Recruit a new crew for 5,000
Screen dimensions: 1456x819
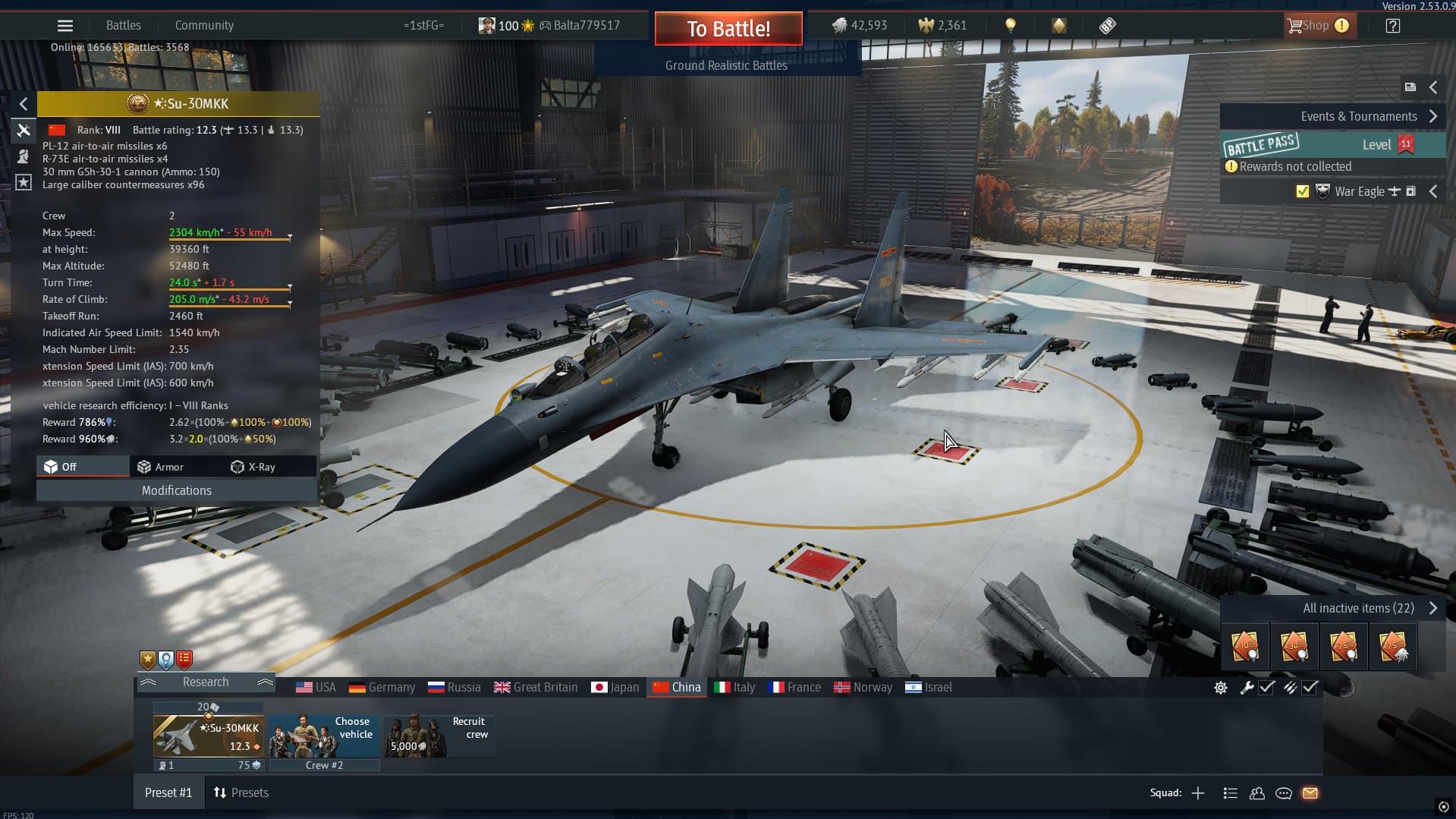tap(439, 736)
